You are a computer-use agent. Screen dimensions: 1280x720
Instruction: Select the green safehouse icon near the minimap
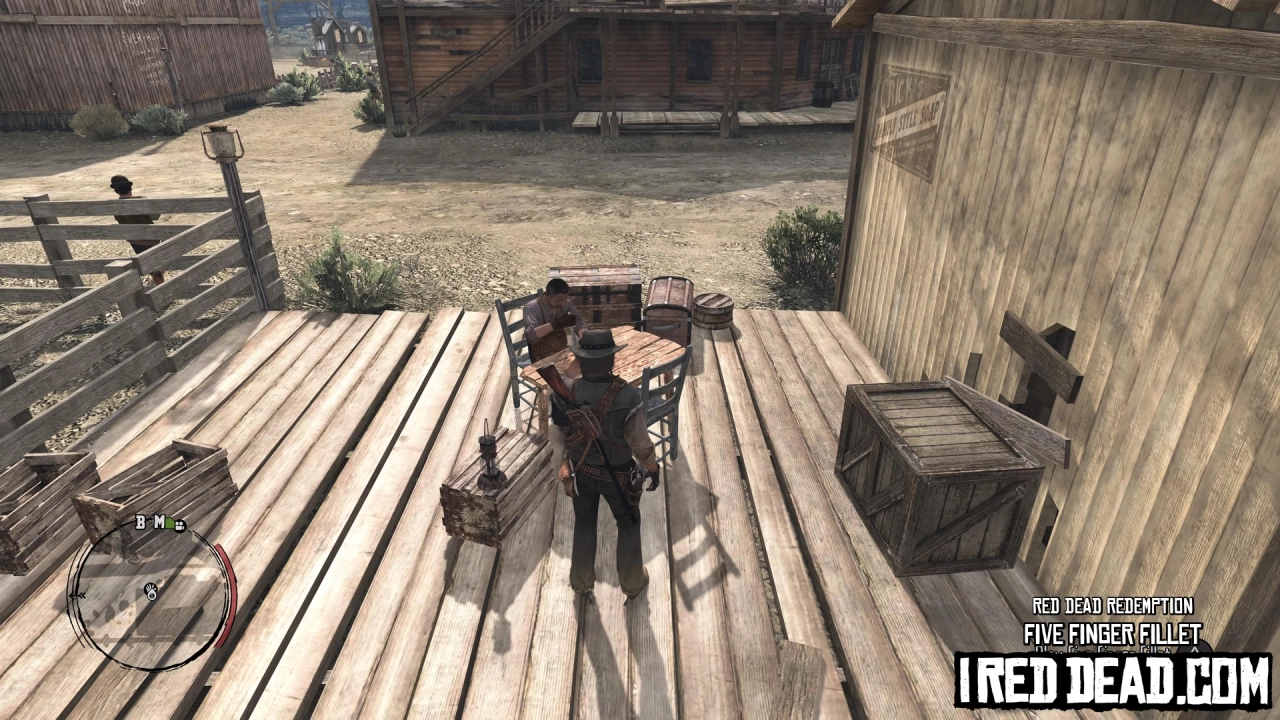pos(169,521)
